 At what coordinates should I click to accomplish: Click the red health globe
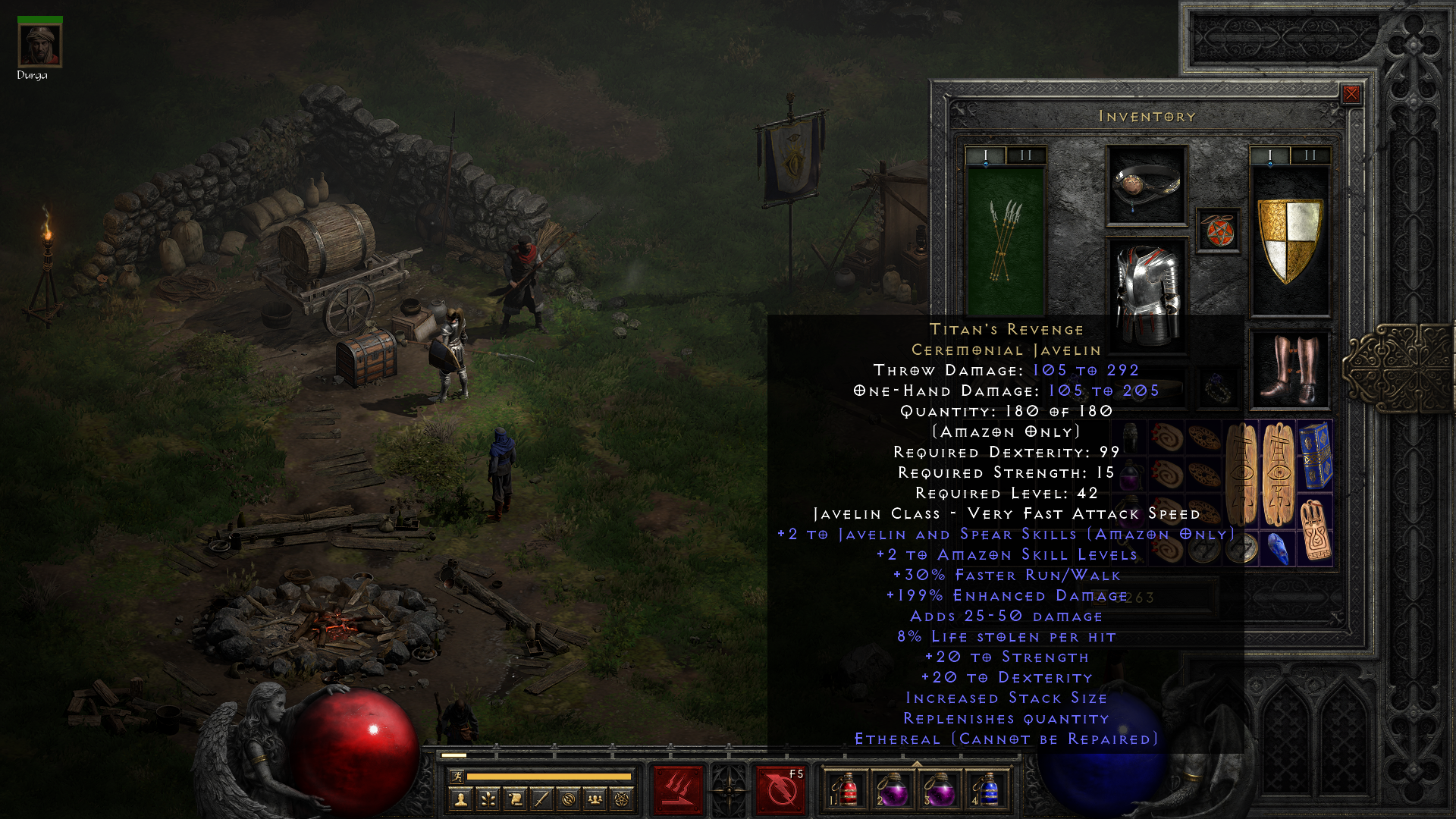coord(353,747)
